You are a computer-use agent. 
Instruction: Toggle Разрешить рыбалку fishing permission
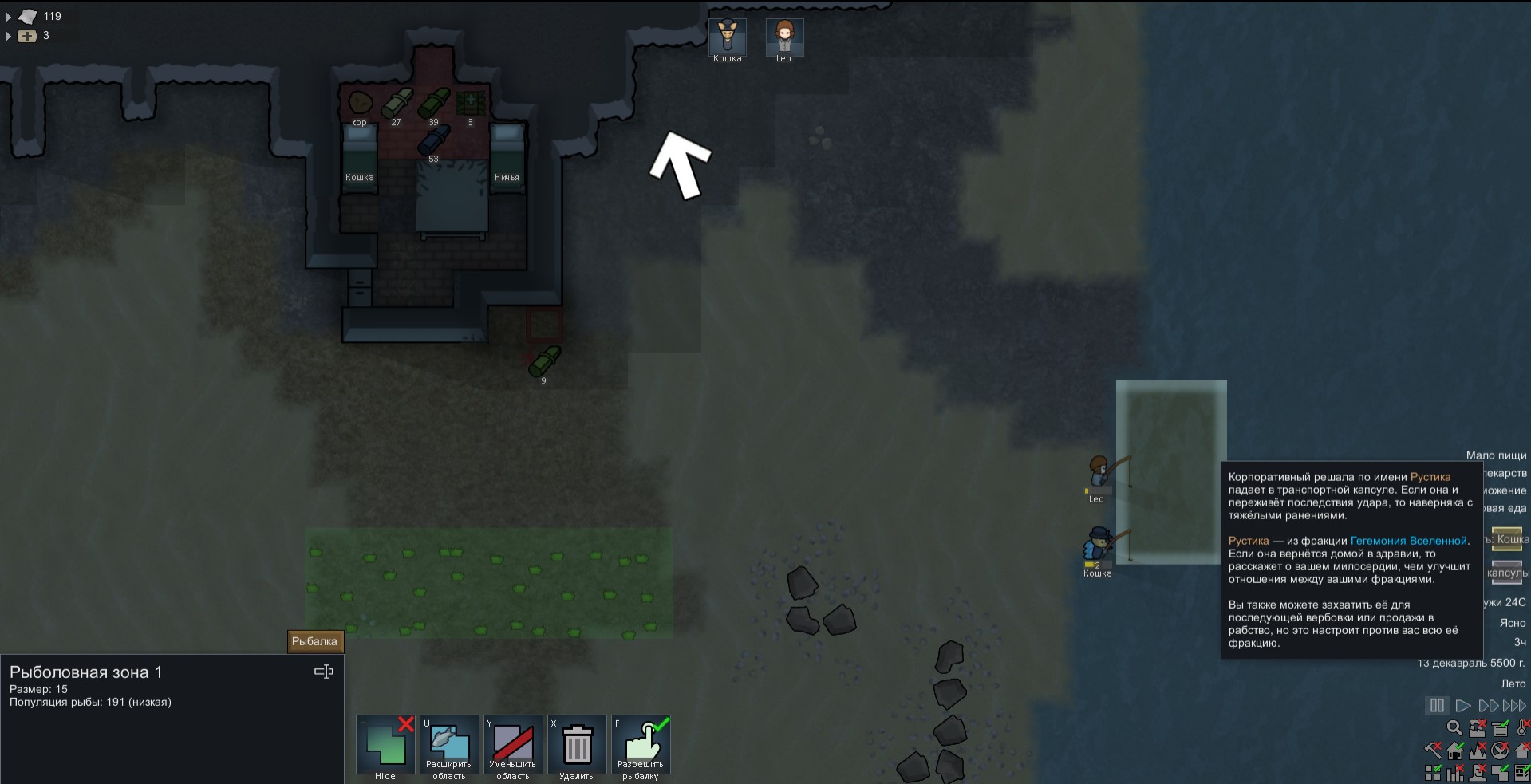tap(641, 745)
